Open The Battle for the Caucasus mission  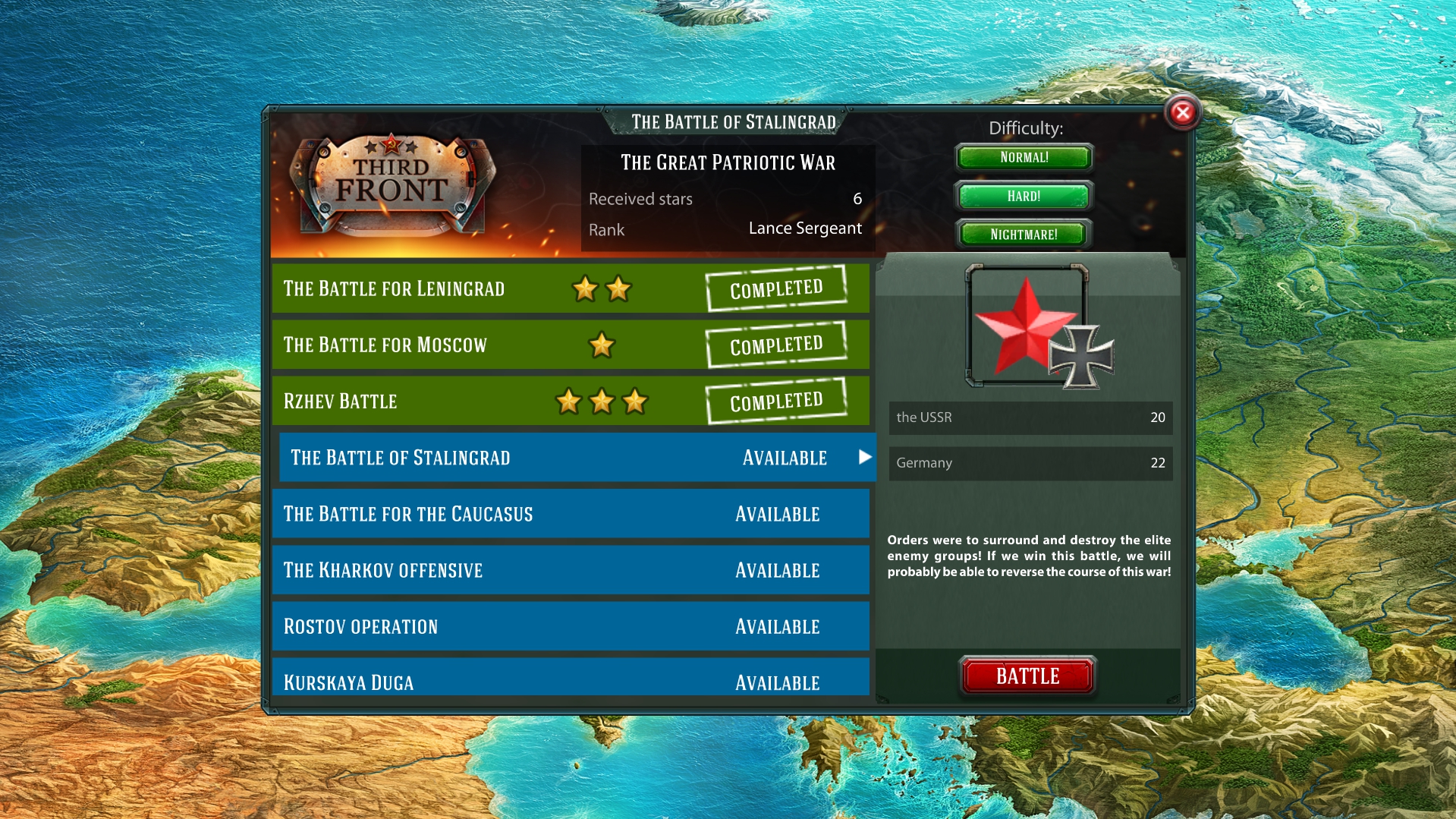coord(569,514)
